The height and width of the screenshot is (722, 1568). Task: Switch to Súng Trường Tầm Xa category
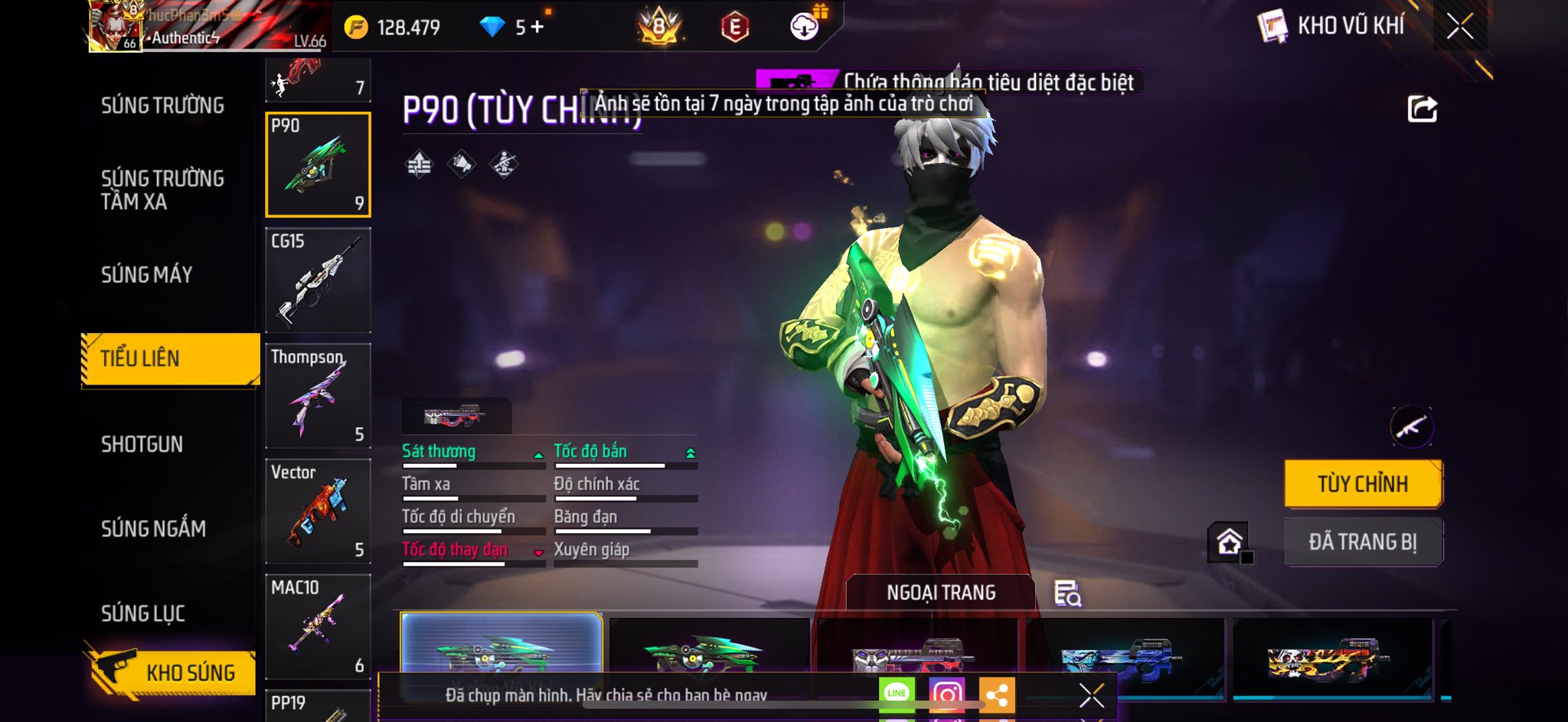(162, 190)
